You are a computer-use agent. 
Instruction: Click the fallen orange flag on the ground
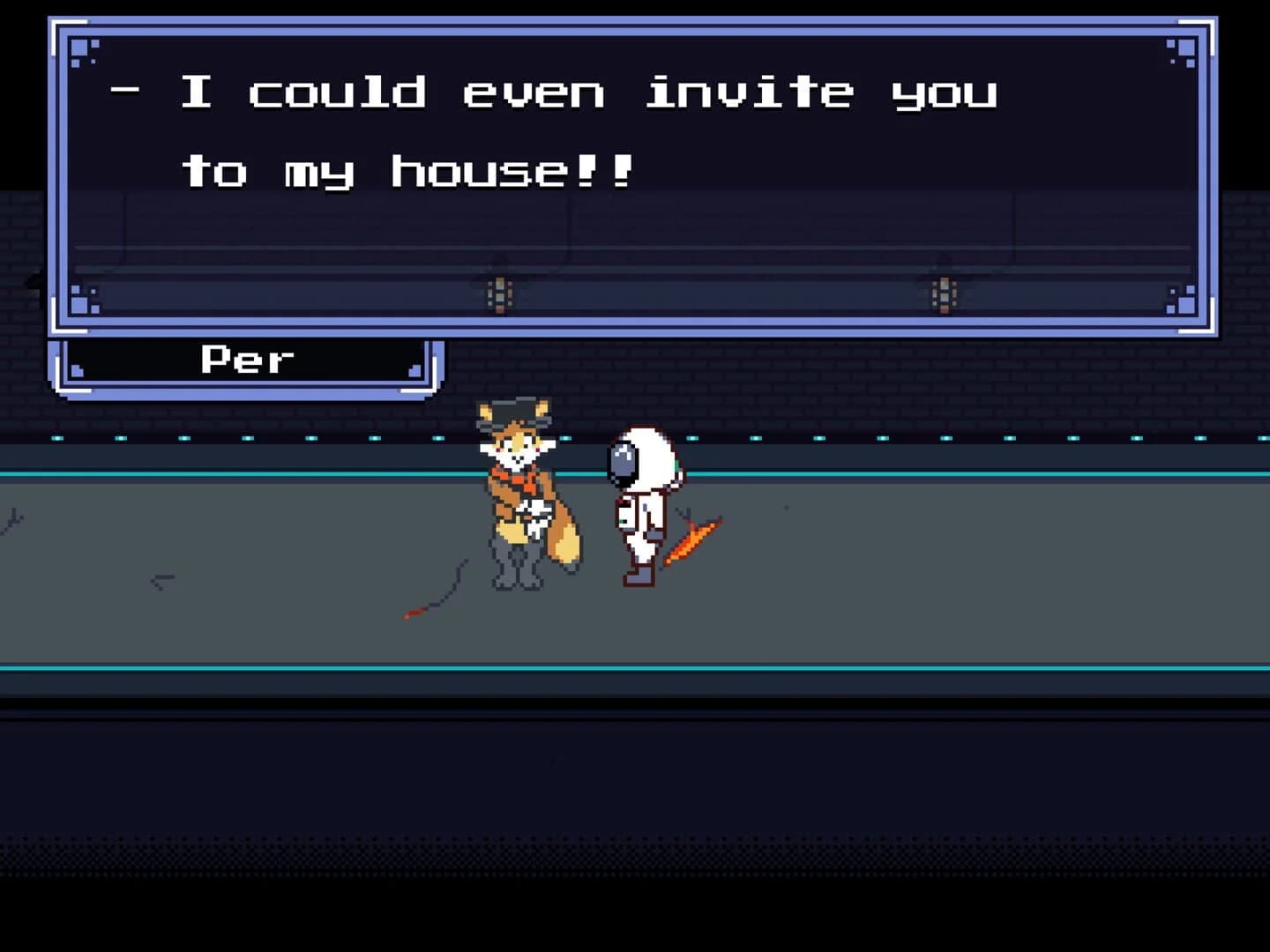click(692, 538)
